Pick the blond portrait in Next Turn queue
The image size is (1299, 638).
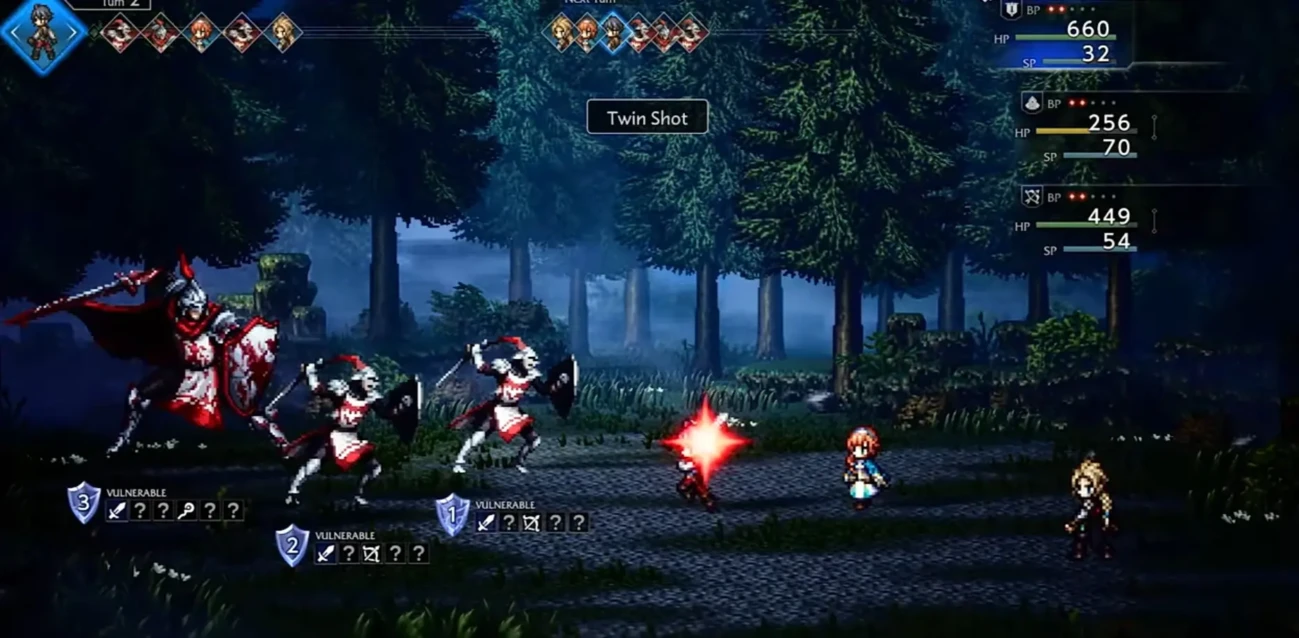(560, 33)
